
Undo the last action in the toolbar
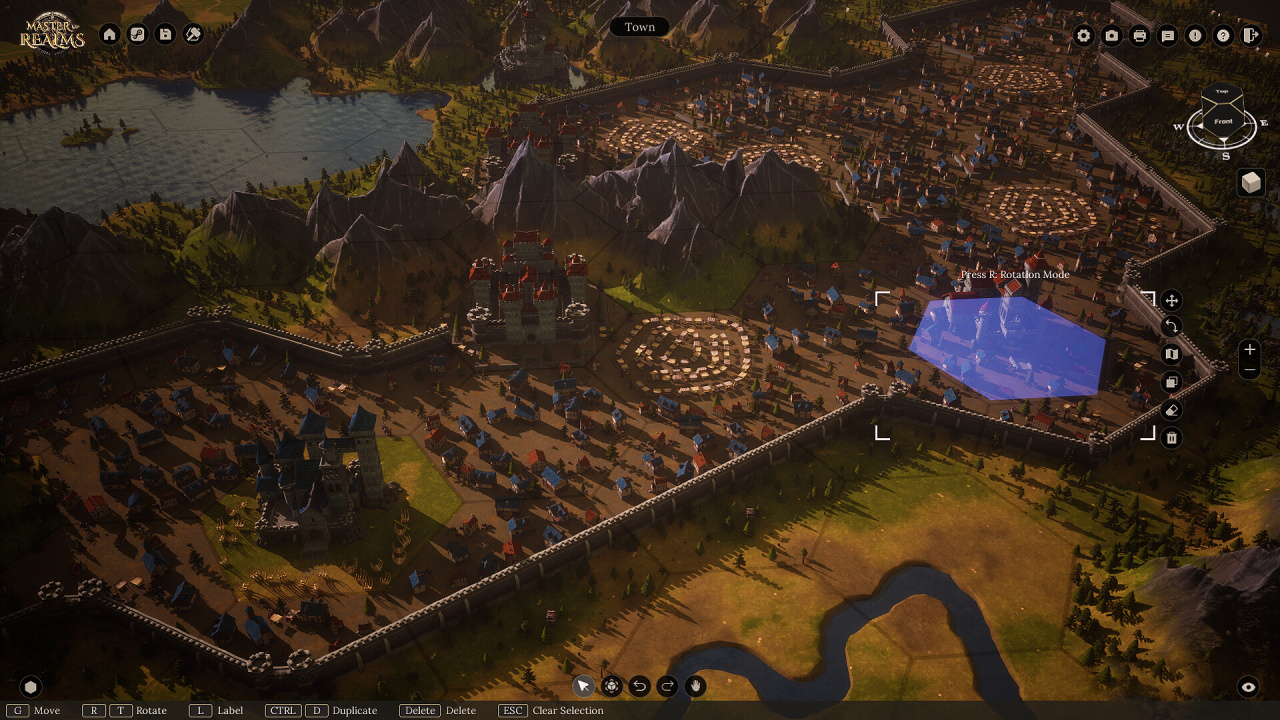pos(639,686)
